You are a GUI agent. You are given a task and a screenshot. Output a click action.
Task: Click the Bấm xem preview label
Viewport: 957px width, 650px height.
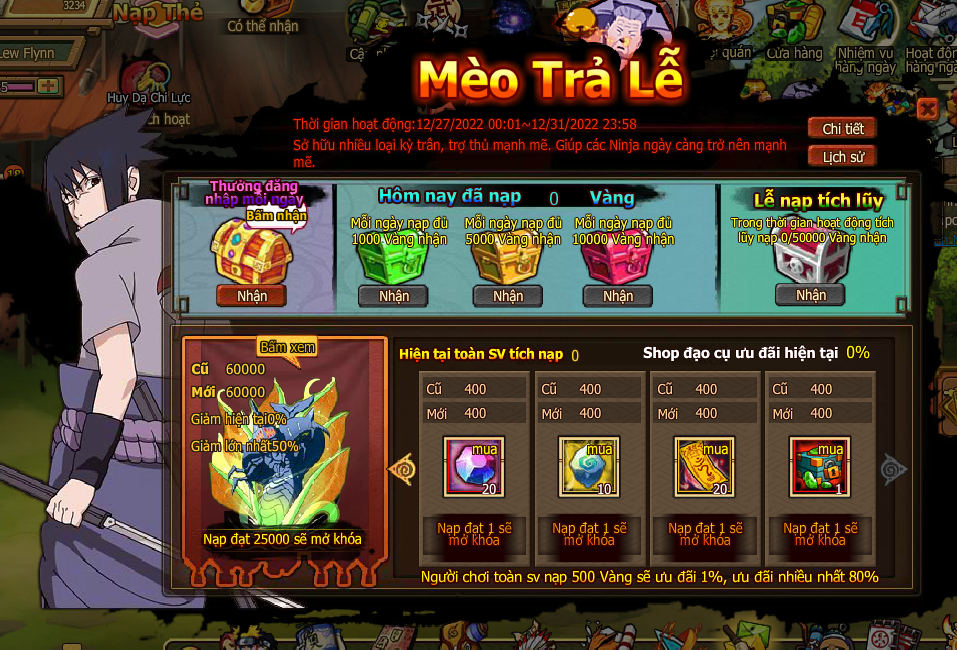pos(287,347)
